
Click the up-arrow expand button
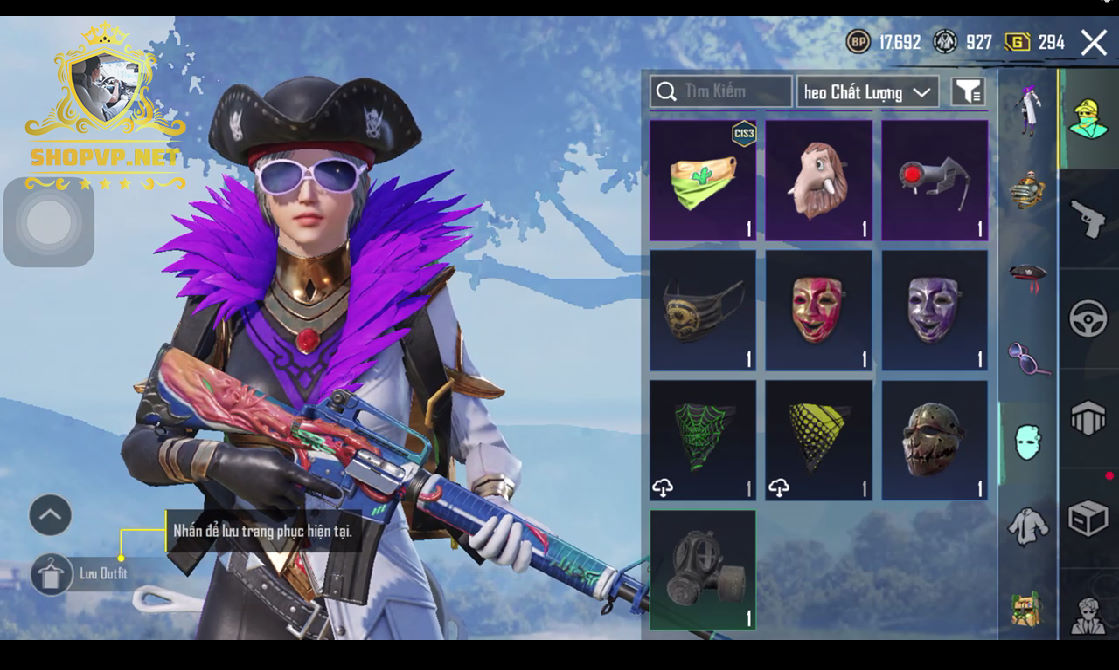point(50,515)
